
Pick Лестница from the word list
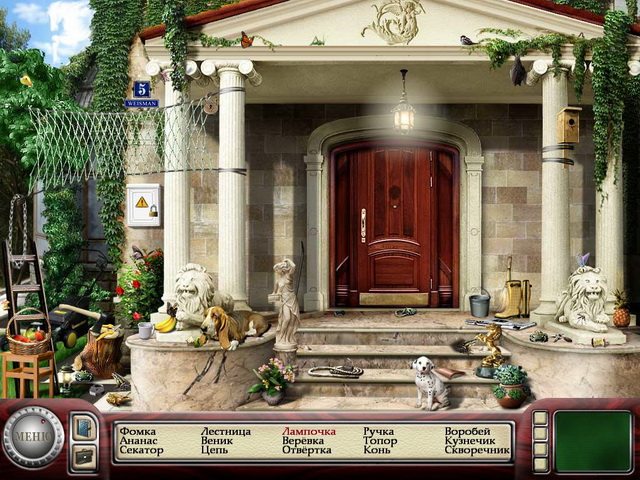[x=227, y=432]
